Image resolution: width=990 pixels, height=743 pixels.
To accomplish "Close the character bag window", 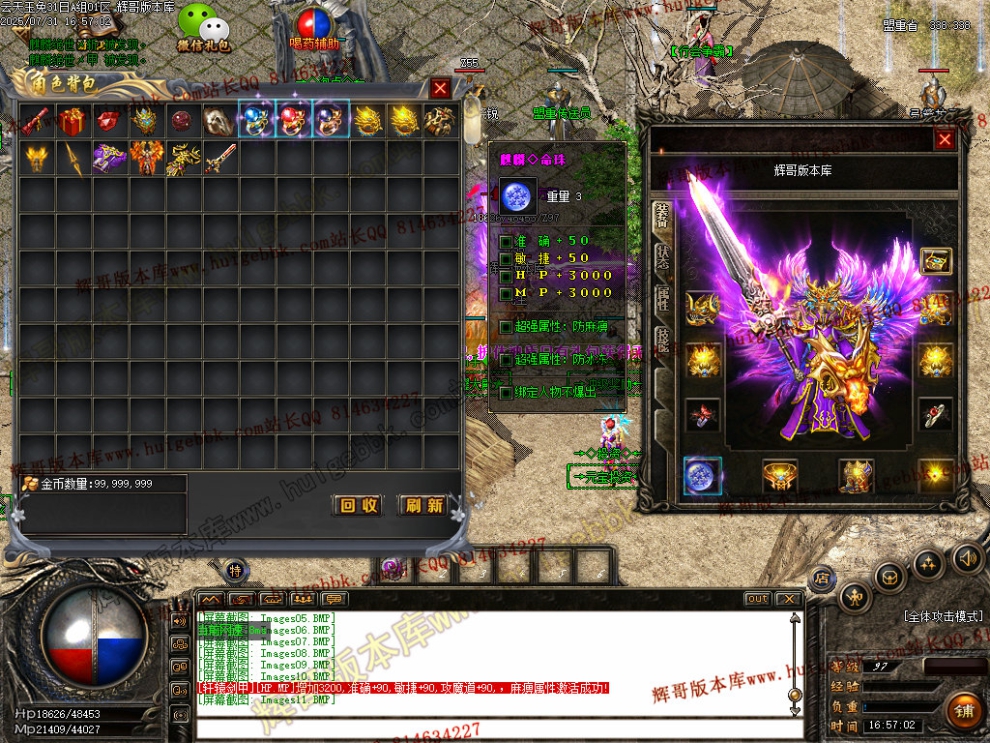I will click(440, 88).
